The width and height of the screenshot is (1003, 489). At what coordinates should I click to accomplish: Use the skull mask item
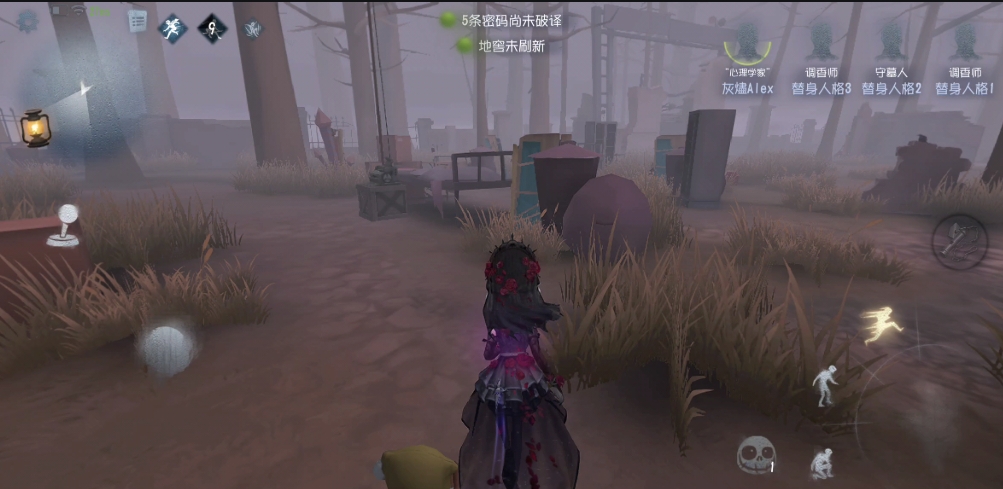pos(755,455)
